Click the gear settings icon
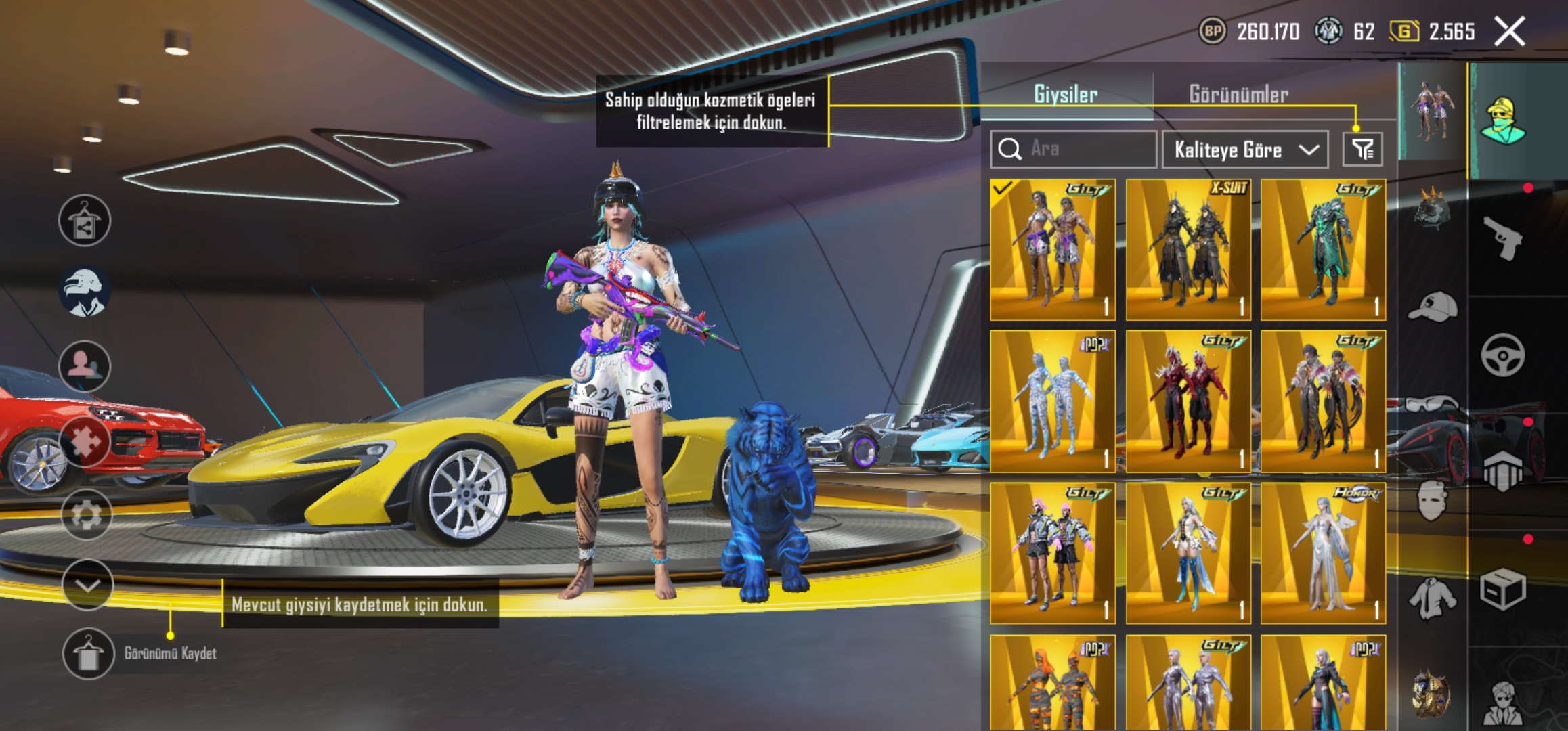 tap(86, 514)
